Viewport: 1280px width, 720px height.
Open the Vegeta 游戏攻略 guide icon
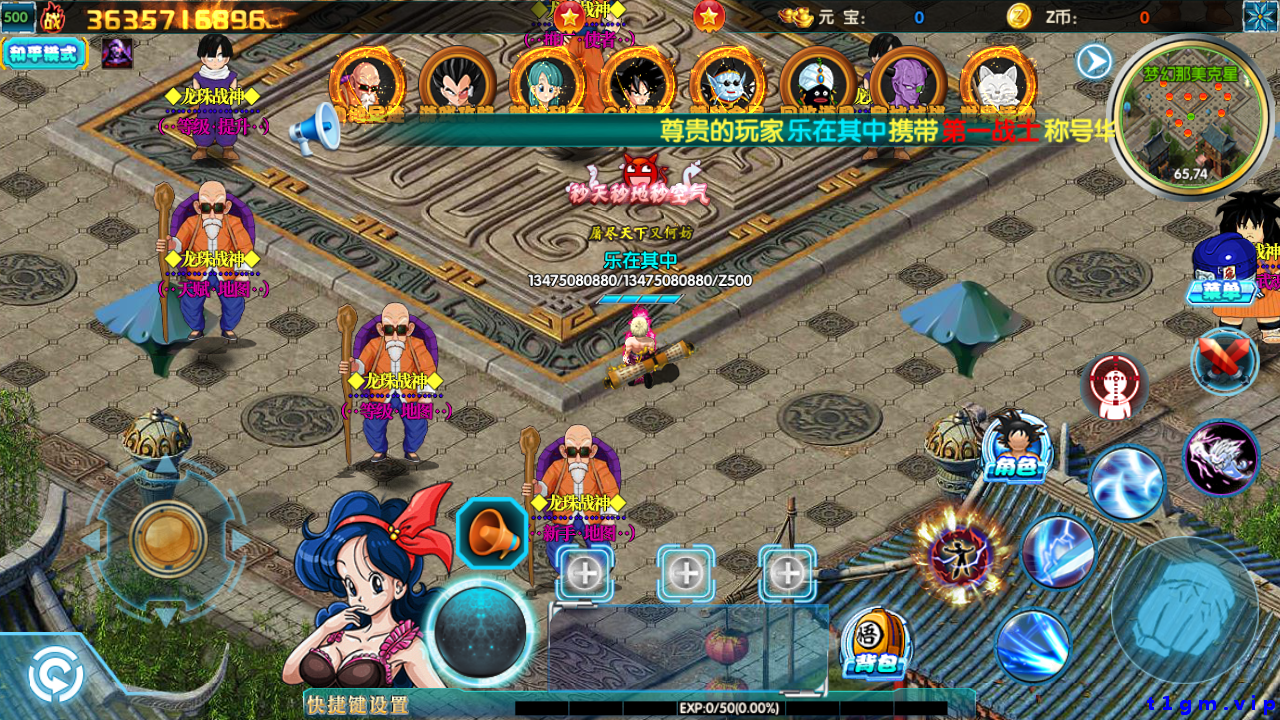[458, 86]
